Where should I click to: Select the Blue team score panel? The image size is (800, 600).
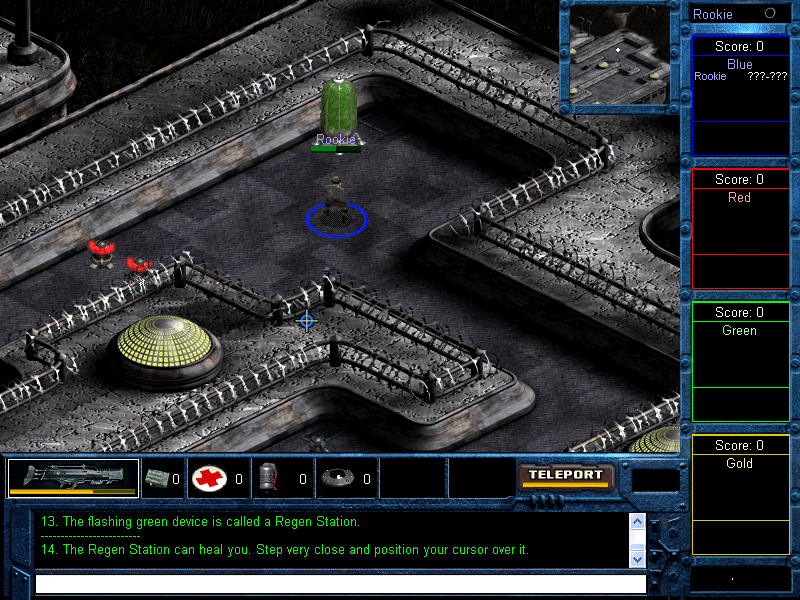pyautogui.click(x=740, y=96)
